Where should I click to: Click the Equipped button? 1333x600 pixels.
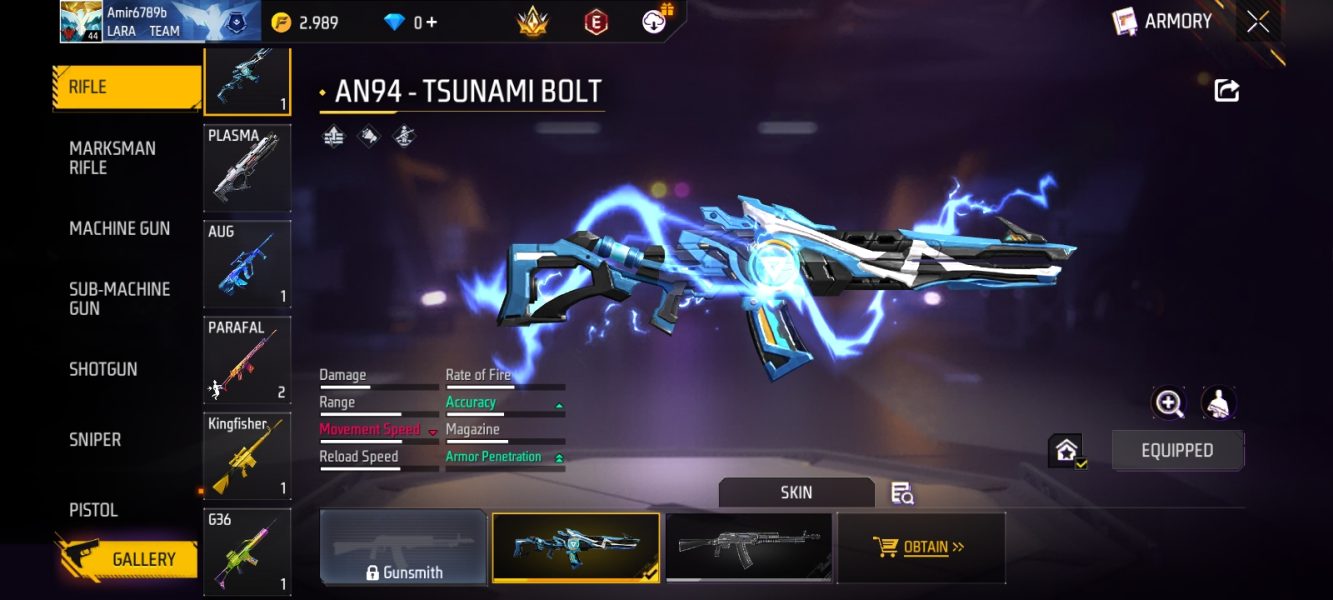[1177, 450]
